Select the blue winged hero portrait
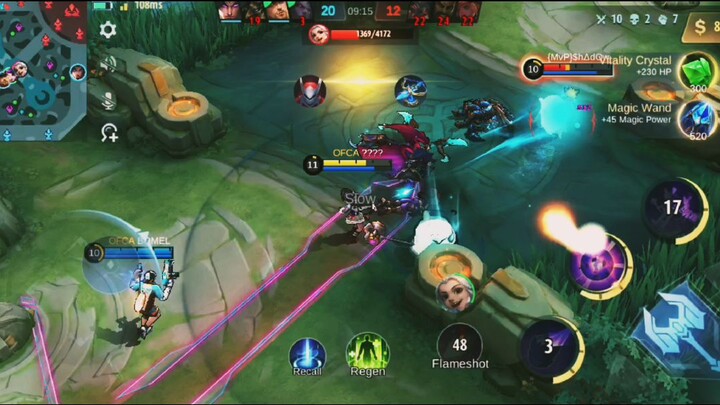Screen dimensions: 720x405 point(410,91)
